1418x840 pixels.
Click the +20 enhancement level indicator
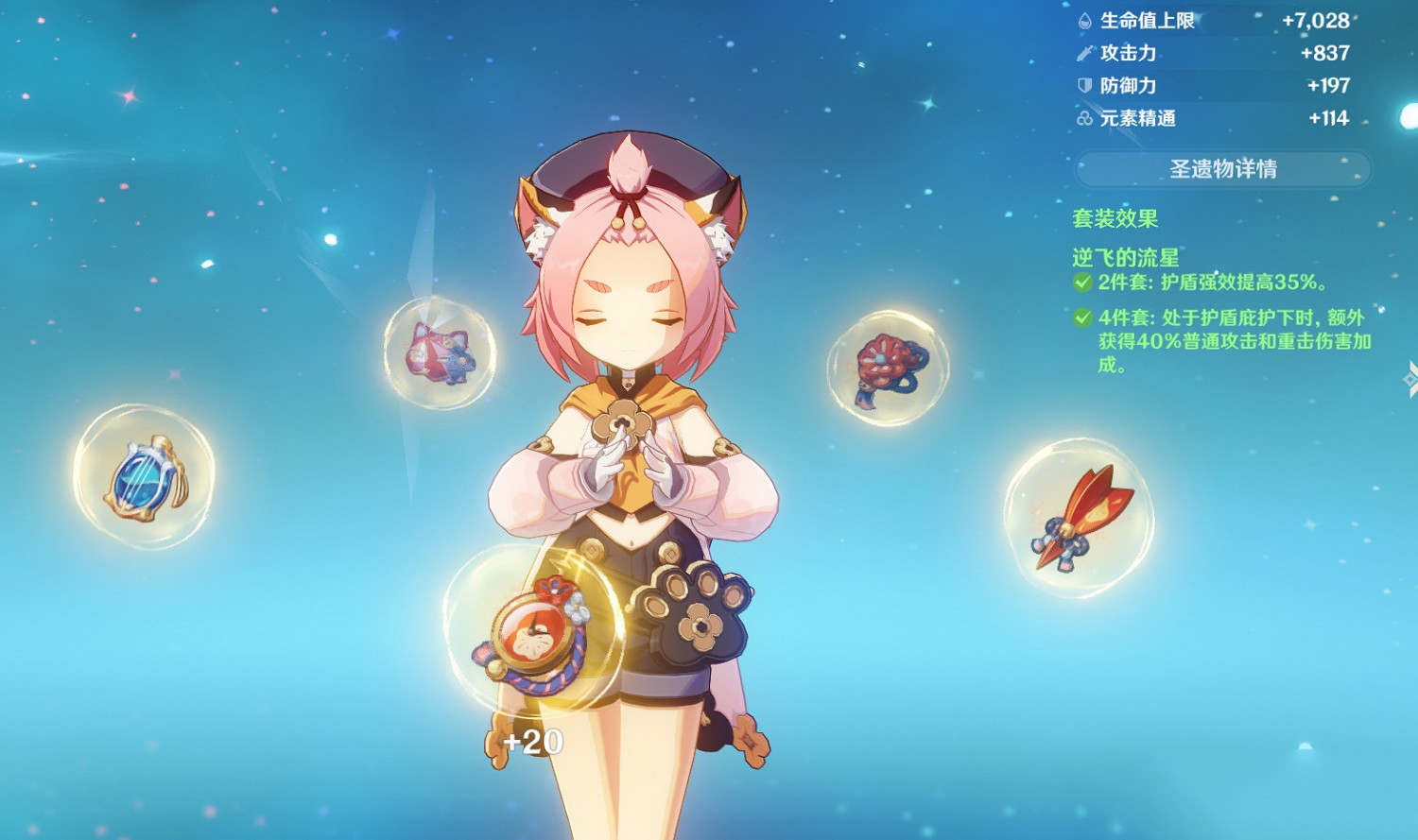(530, 742)
